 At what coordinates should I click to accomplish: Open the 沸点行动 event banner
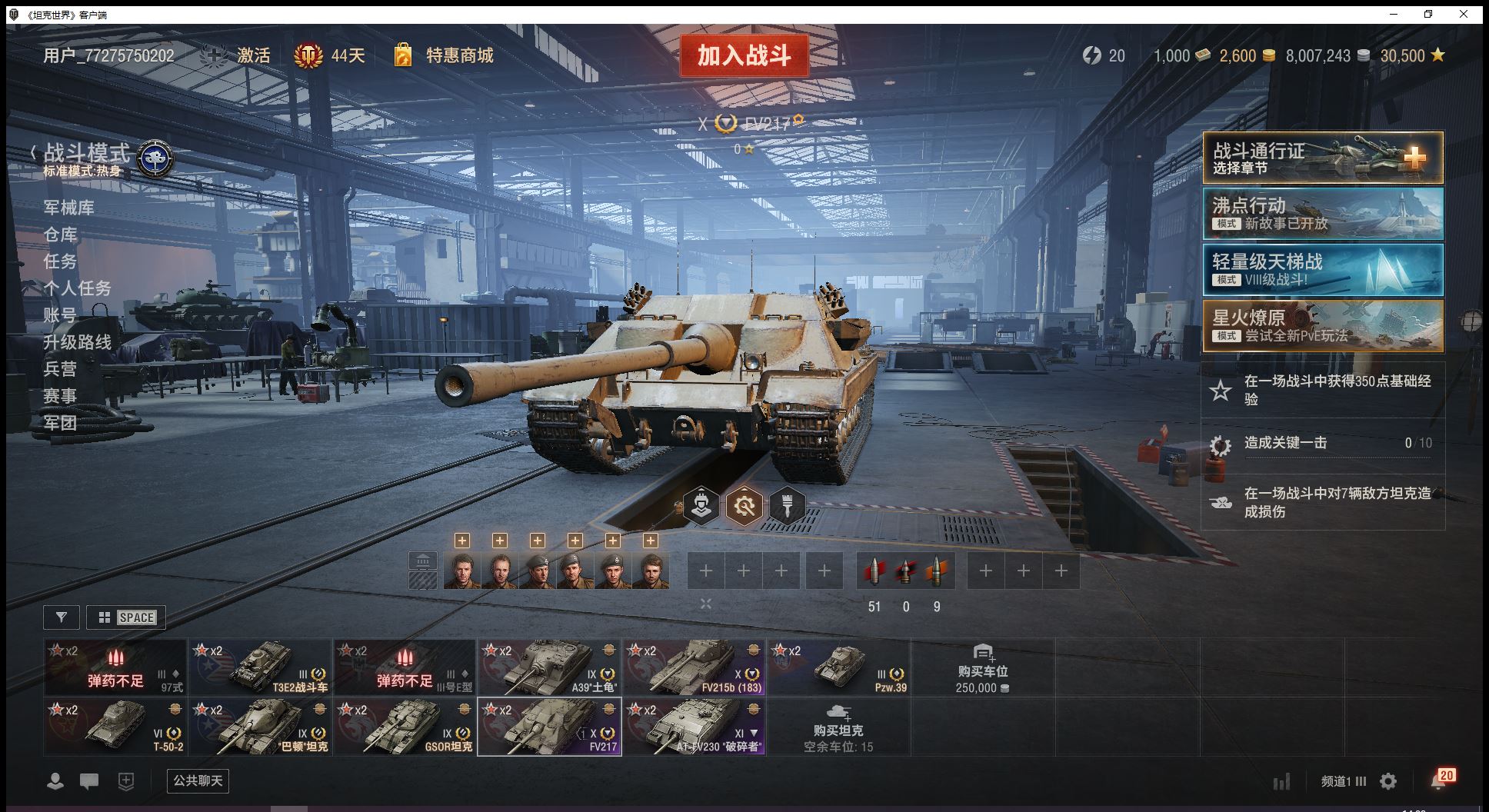(x=1322, y=214)
